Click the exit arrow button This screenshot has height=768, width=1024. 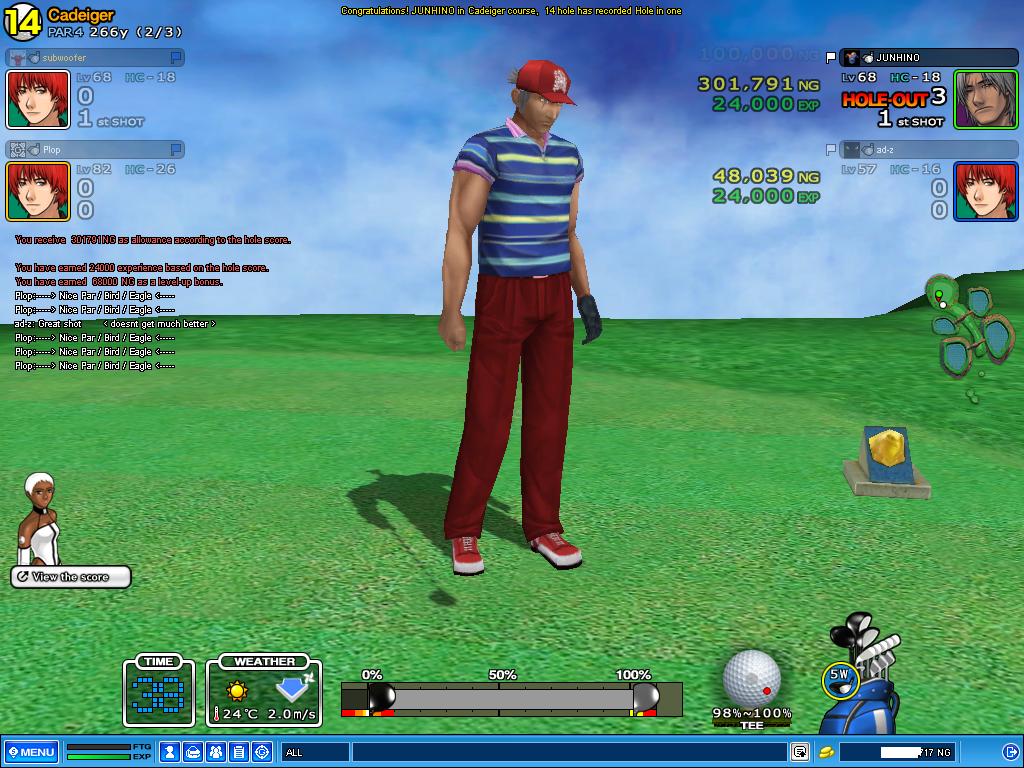click(1010, 752)
